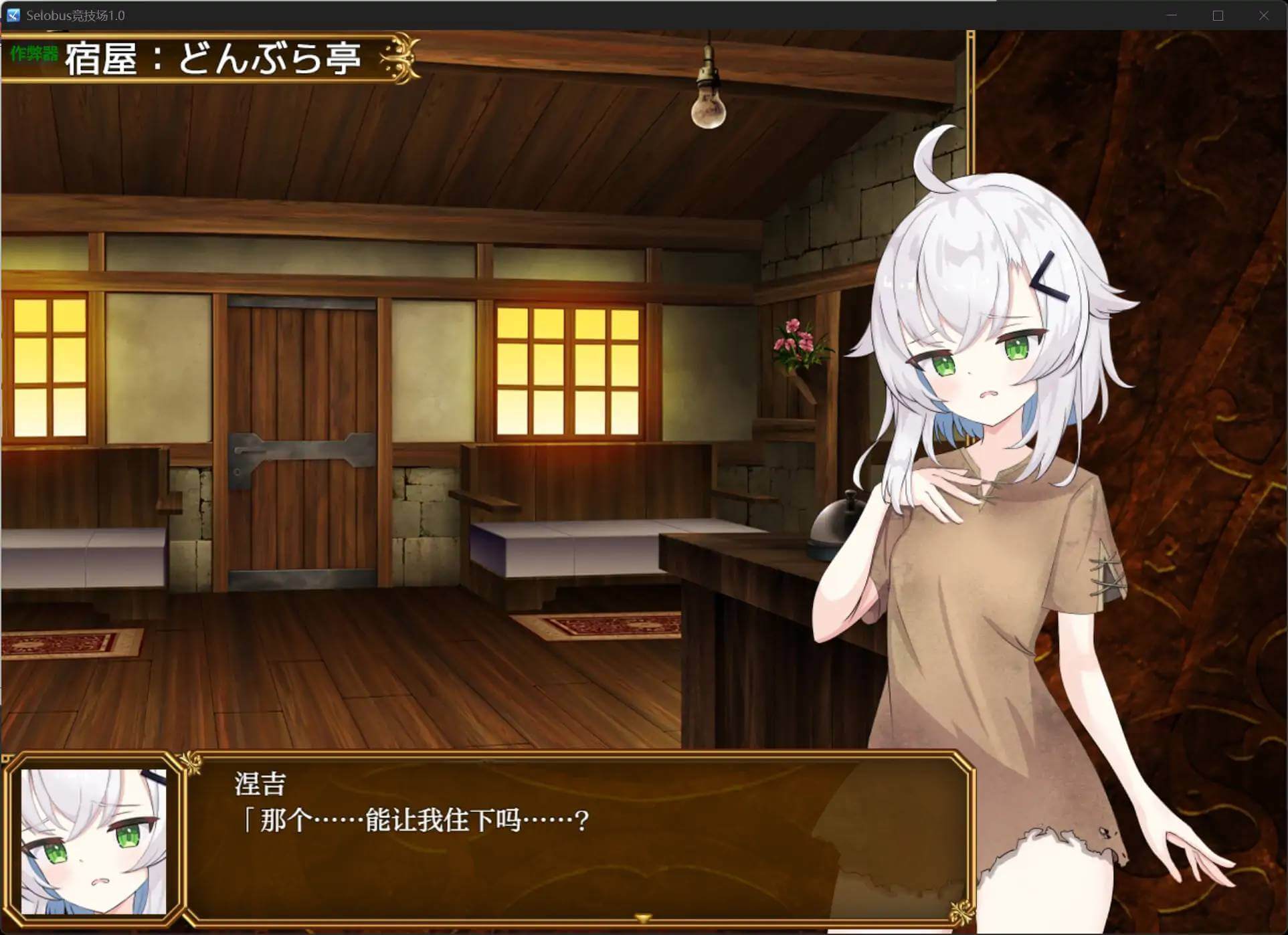Close the Selobus game window
Image resolution: width=1288 pixels, height=935 pixels.
[x=1263, y=15]
